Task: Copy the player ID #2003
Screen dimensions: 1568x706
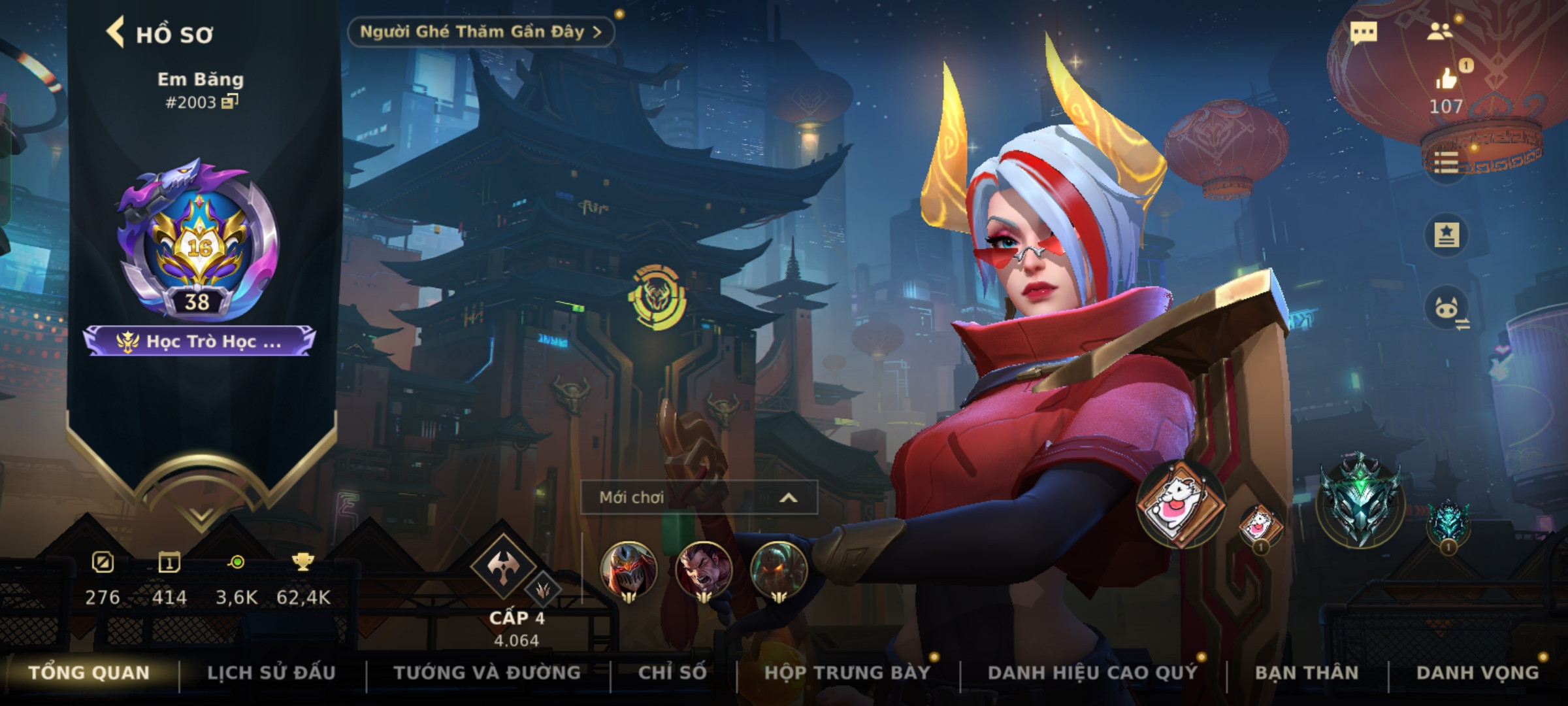Action: 229,101
